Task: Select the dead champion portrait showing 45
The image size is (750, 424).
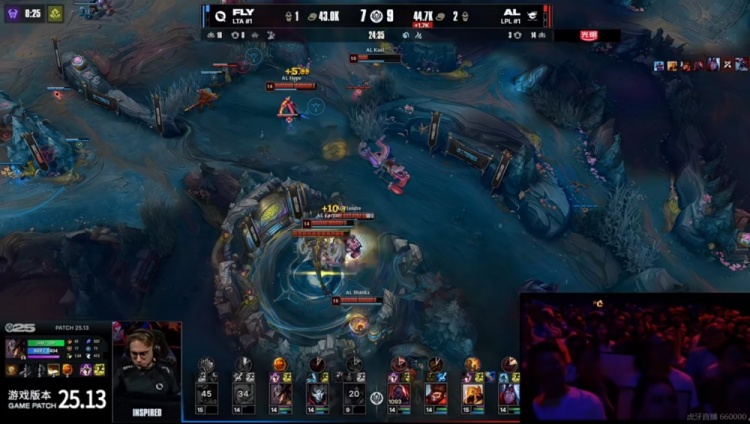Action: [x=207, y=392]
